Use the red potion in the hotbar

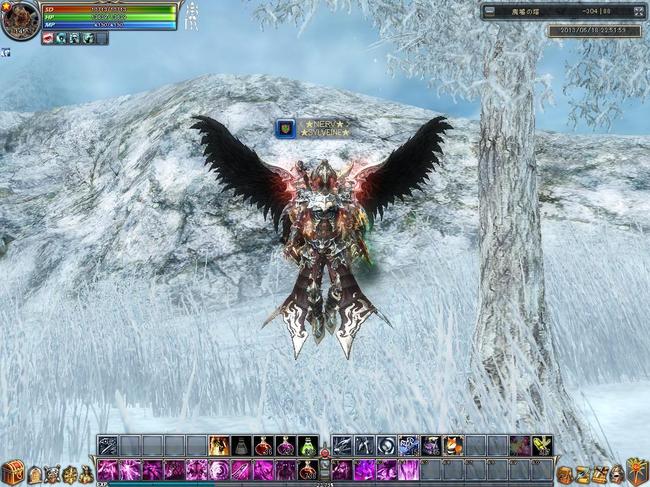[263, 446]
